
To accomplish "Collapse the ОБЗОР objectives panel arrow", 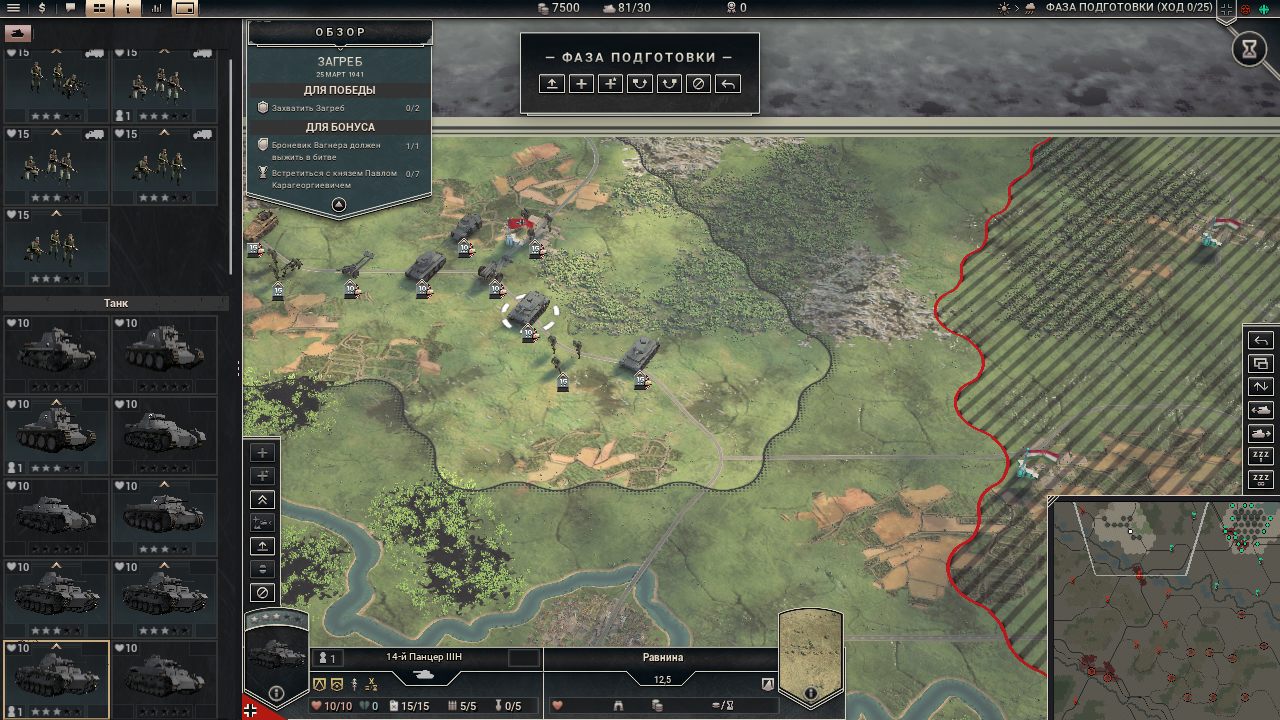I will [x=339, y=205].
